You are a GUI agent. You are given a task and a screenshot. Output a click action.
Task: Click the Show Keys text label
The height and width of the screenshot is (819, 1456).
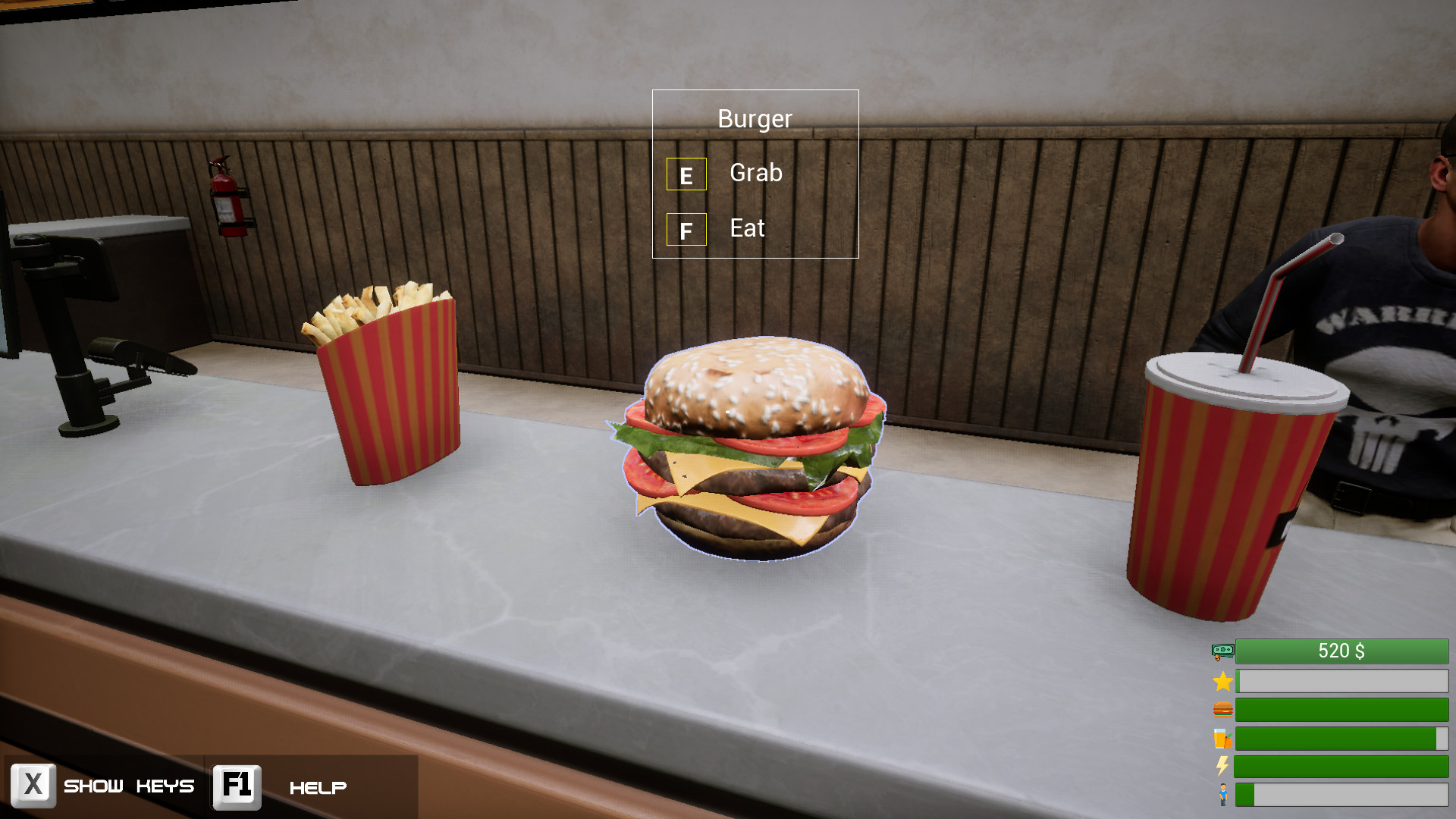tap(129, 787)
